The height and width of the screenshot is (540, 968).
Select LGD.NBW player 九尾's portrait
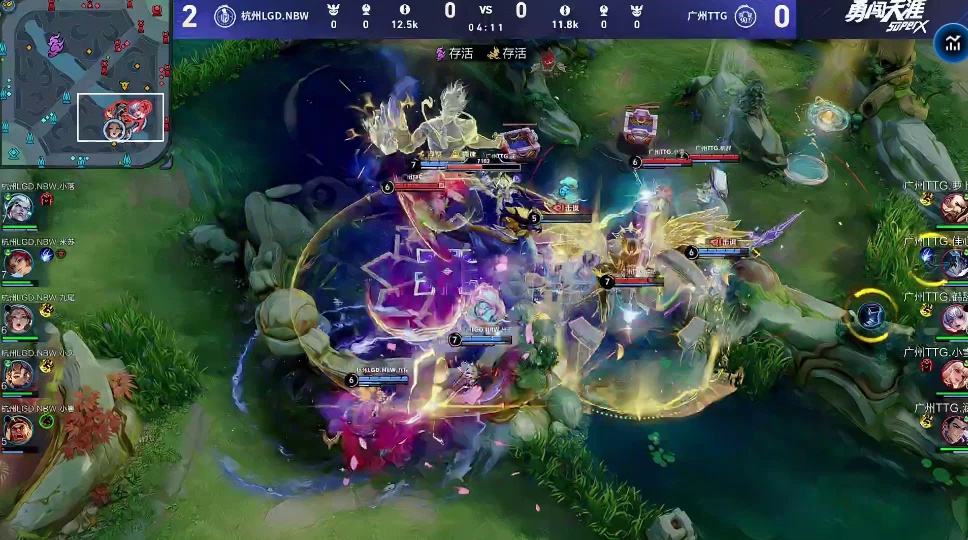tap(17, 318)
